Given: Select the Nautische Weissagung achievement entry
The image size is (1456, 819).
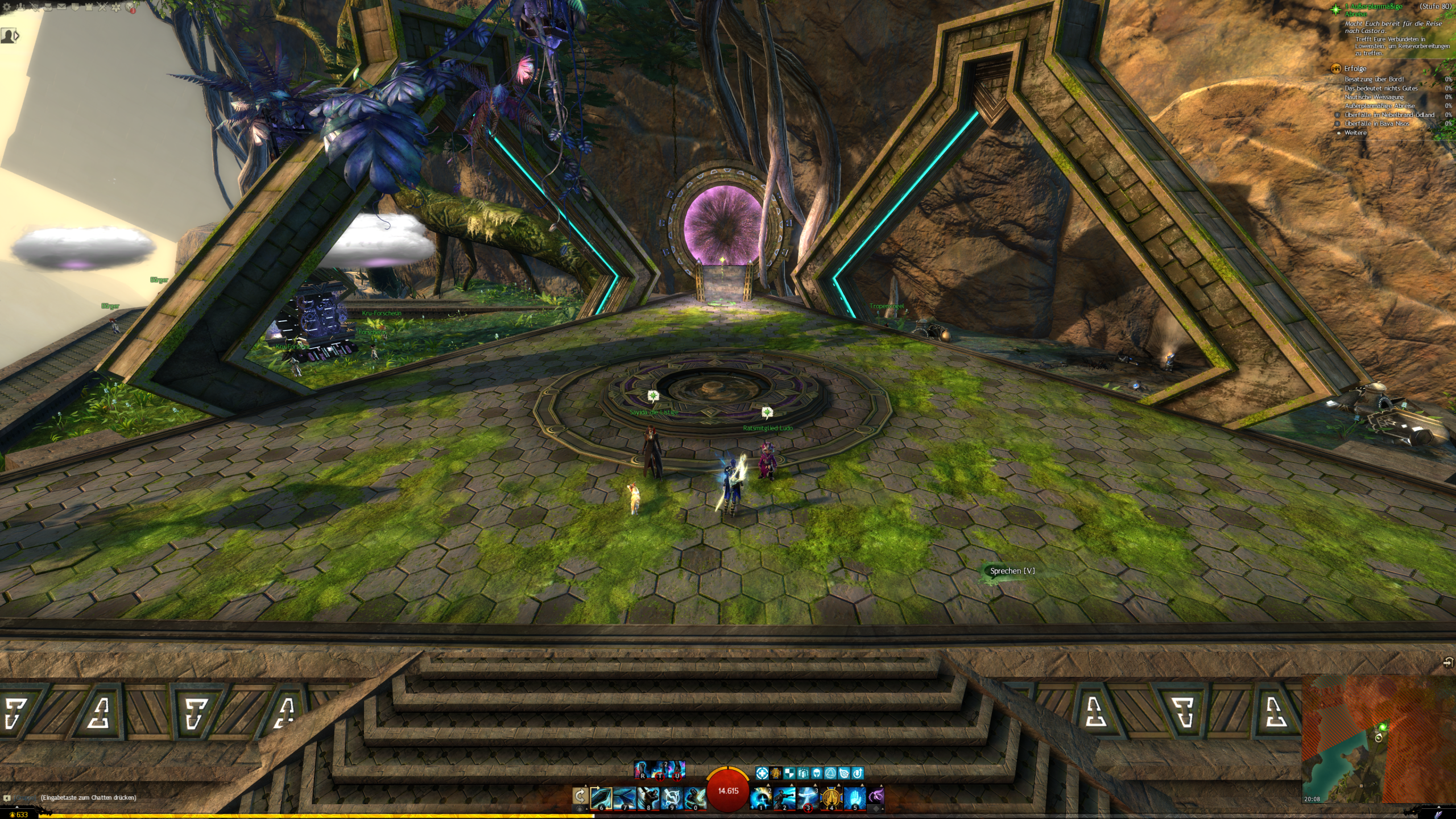Looking at the screenshot, I should pyautogui.click(x=1374, y=97).
